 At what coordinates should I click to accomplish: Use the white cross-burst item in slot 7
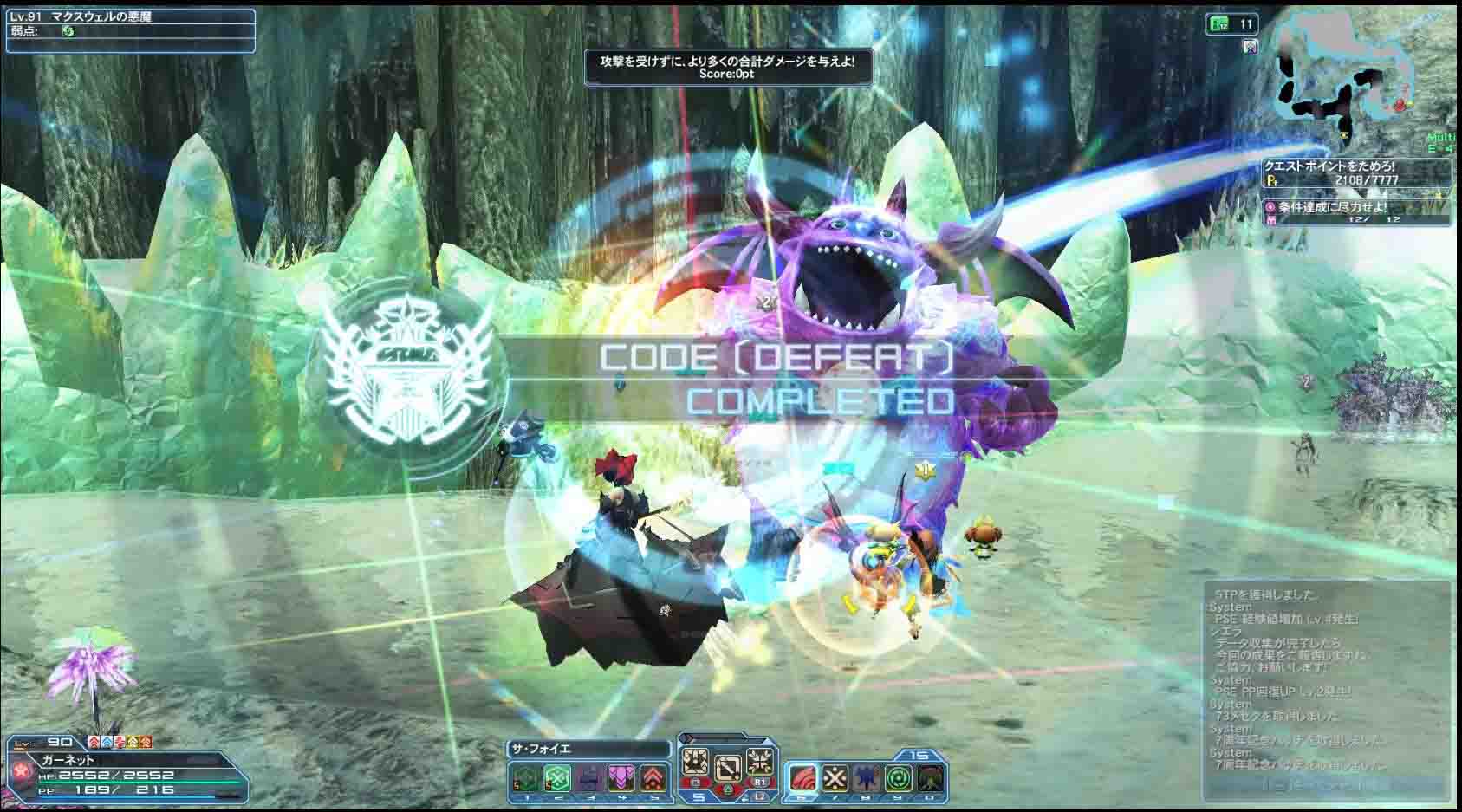coord(835,778)
